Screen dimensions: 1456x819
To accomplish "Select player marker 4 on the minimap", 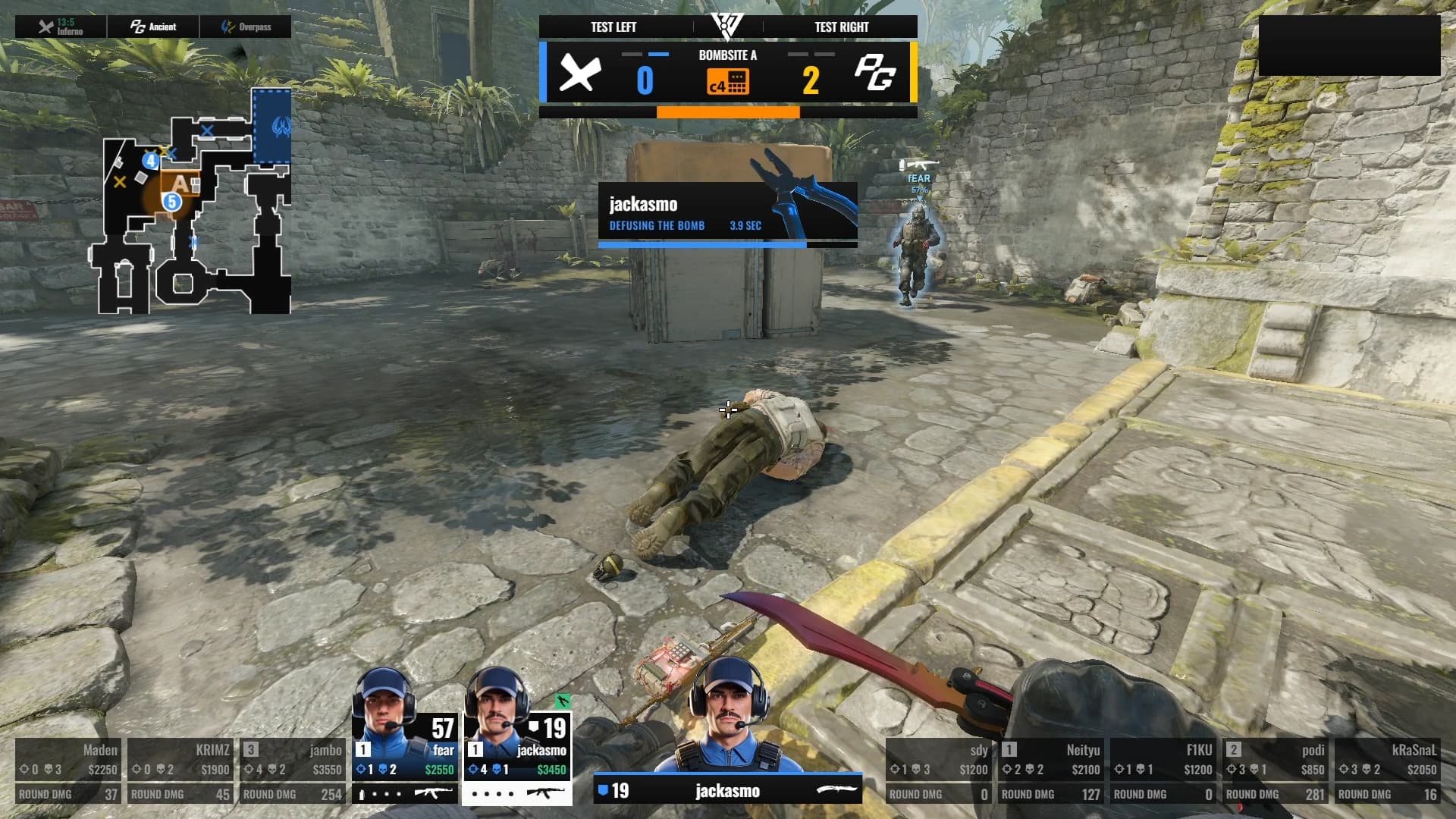I will pos(151,161).
